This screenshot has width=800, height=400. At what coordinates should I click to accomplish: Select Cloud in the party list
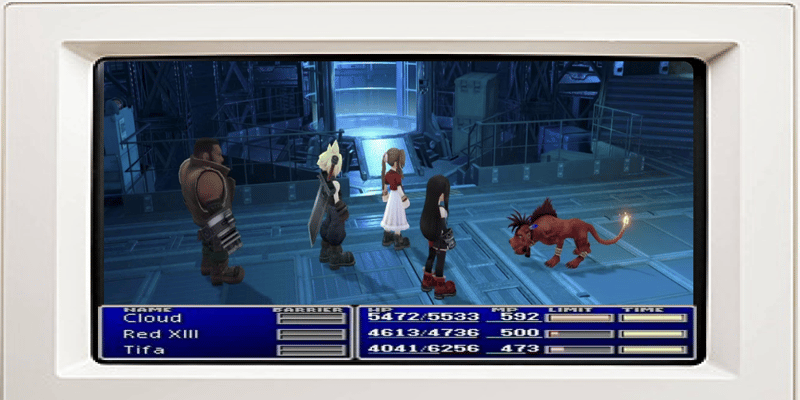click(x=153, y=318)
